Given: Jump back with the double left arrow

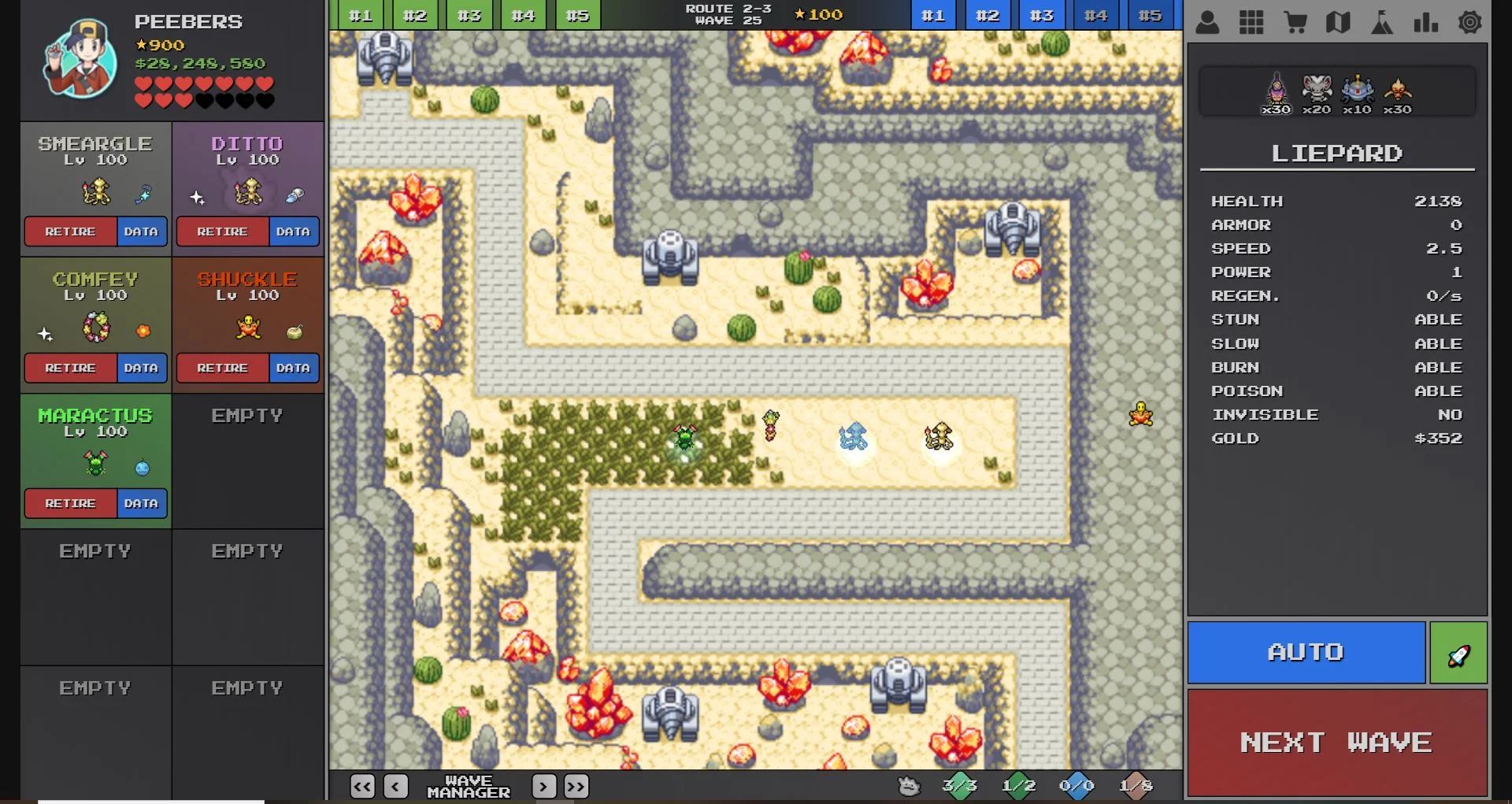Looking at the screenshot, I should pyautogui.click(x=362, y=786).
